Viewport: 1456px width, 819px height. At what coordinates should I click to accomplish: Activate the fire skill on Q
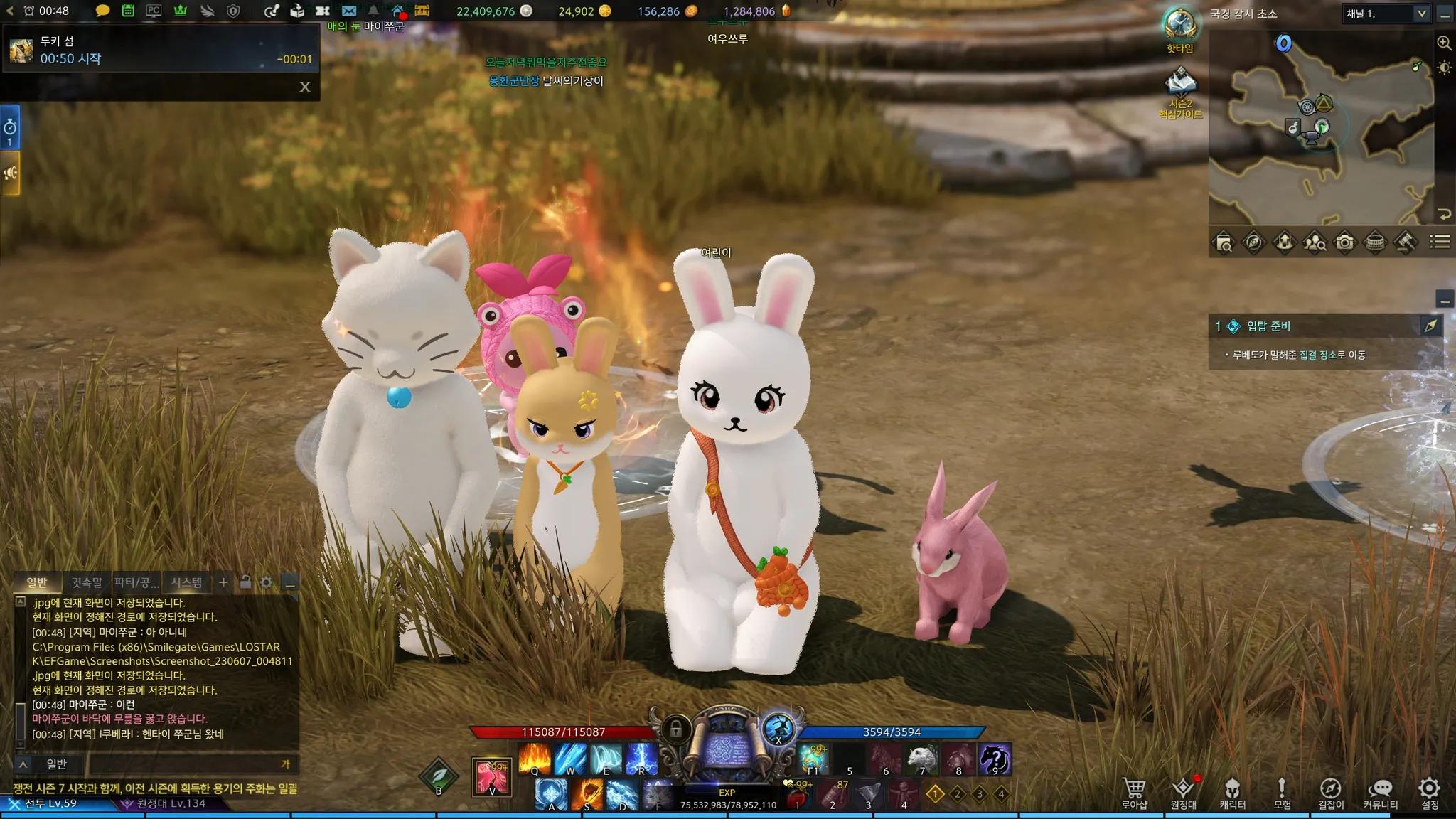click(x=535, y=759)
